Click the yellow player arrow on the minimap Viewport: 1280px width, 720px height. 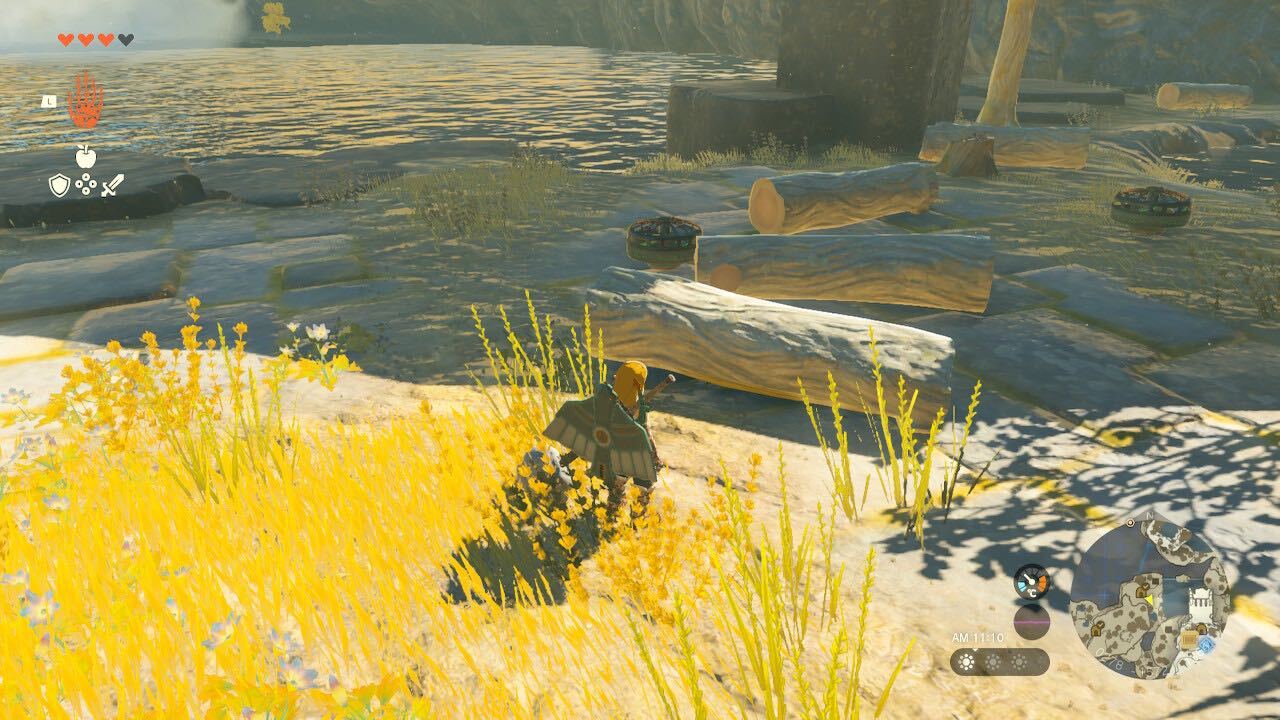tap(1150, 600)
